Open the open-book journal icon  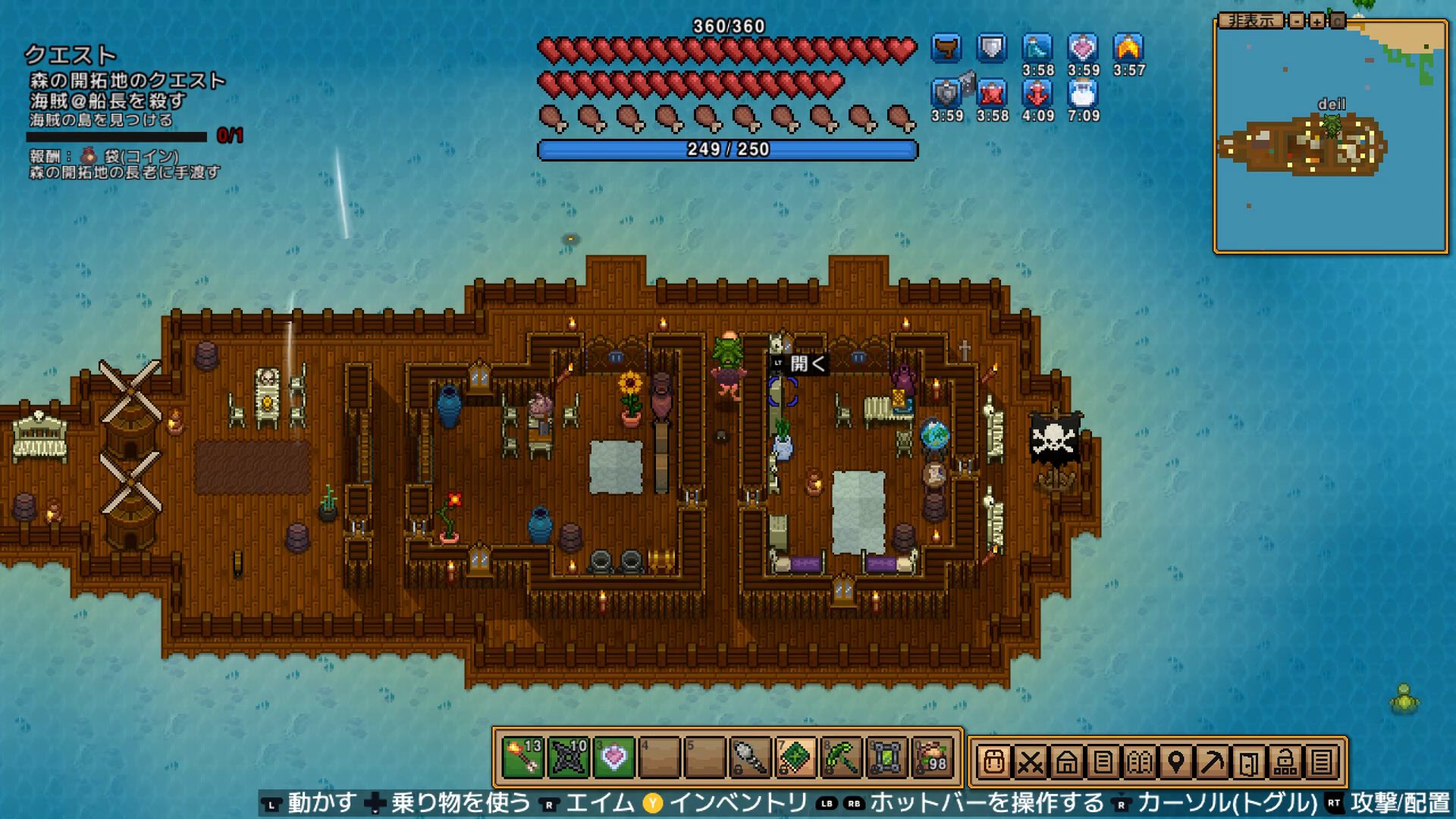point(1139,761)
